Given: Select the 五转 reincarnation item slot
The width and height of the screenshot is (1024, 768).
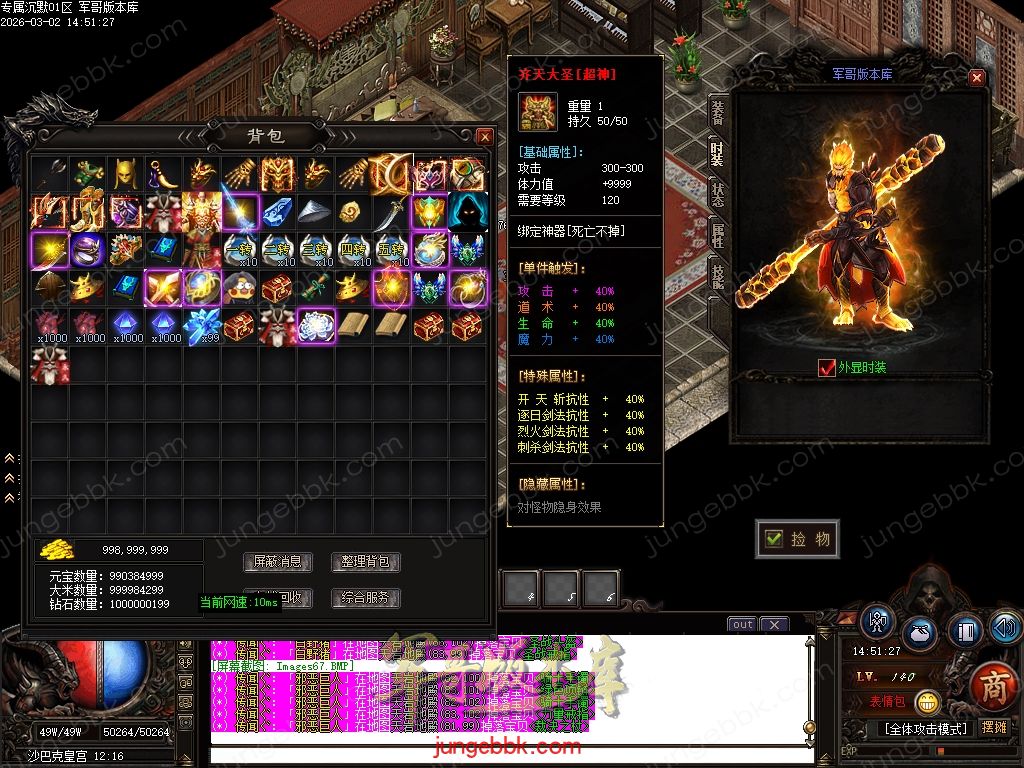Looking at the screenshot, I should pyautogui.click(x=393, y=249).
